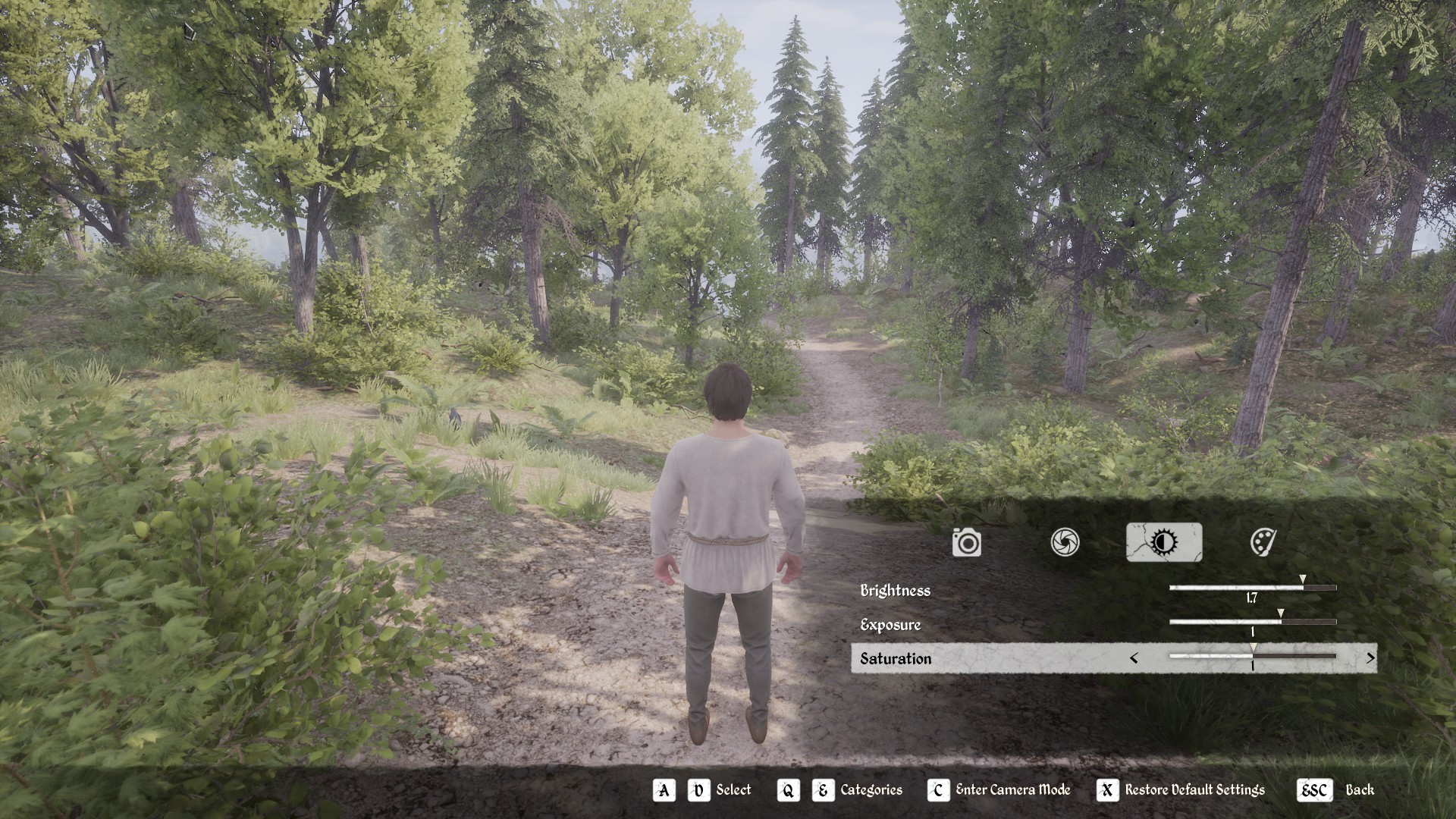The image size is (1456, 819).
Task: Switch to the camera icon category
Action: click(967, 542)
